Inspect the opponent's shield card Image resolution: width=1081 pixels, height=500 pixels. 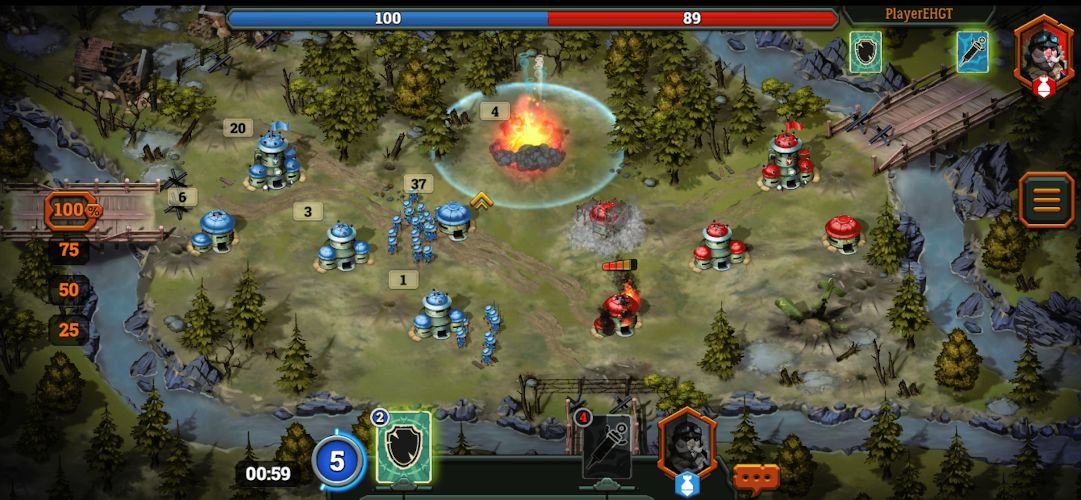point(865,52)
